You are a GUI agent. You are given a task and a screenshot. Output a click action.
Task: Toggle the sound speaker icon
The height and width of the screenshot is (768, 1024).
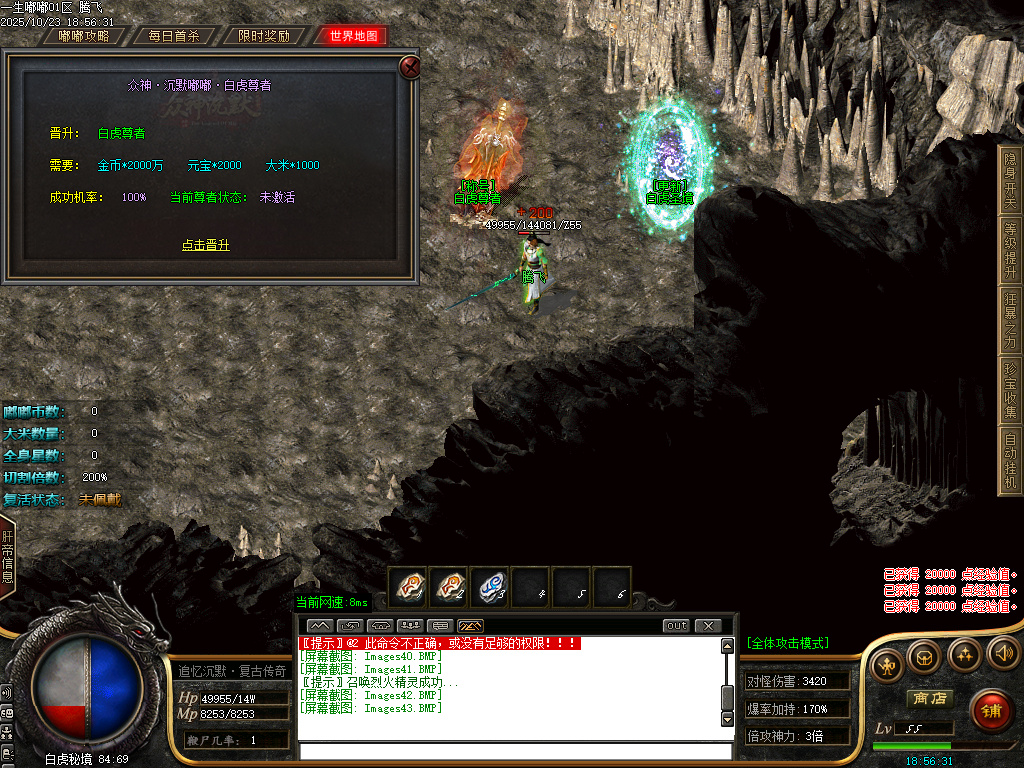pos(1002,654)
